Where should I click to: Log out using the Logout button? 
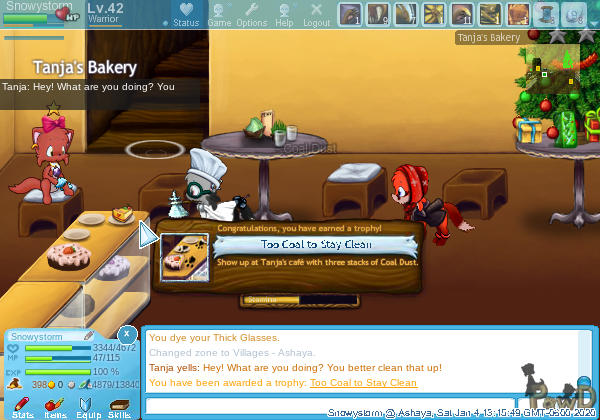(316, 15)
